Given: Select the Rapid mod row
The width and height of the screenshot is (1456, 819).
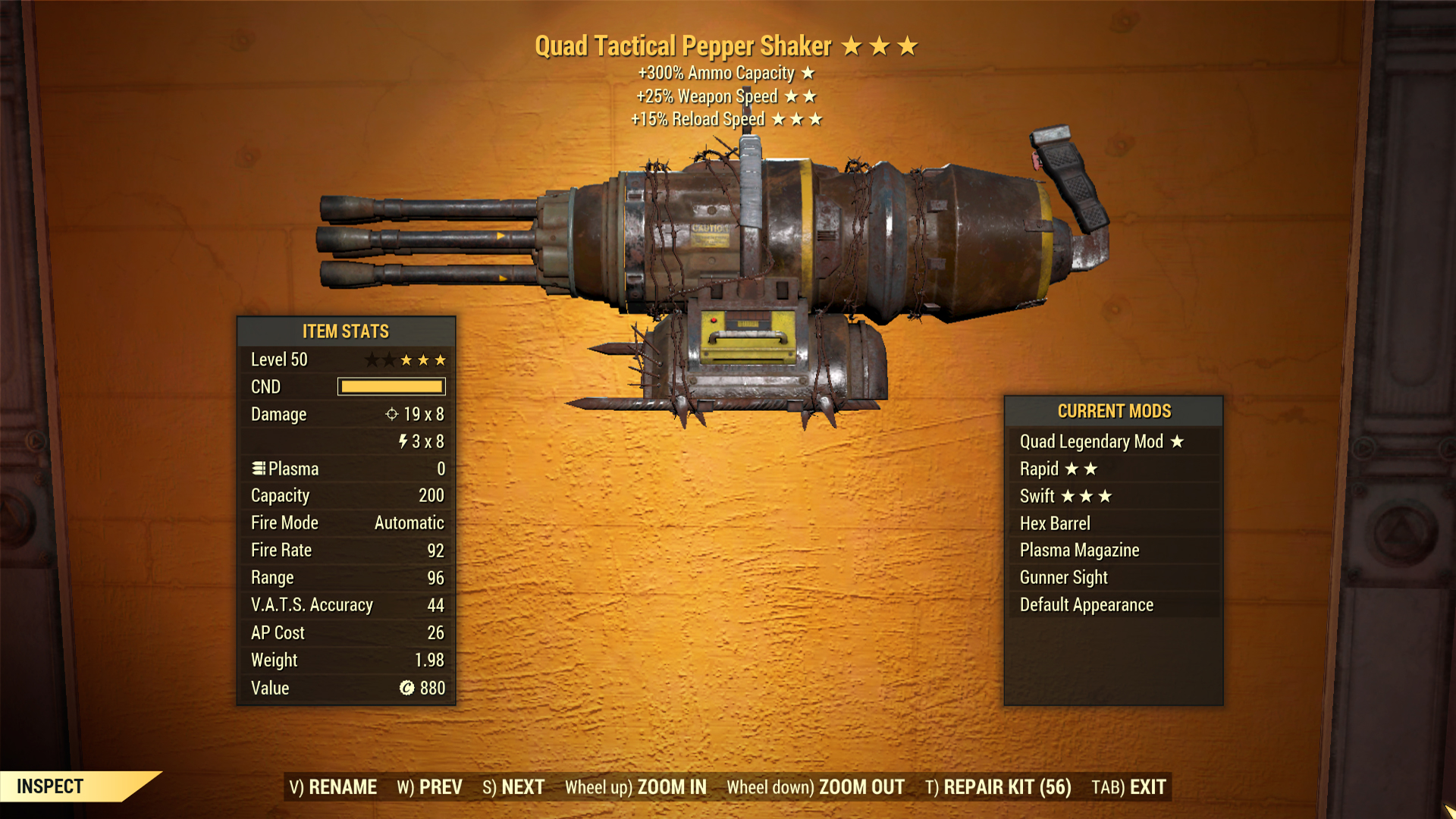Looking at the screenshot, I should [x=1112, y=469].
